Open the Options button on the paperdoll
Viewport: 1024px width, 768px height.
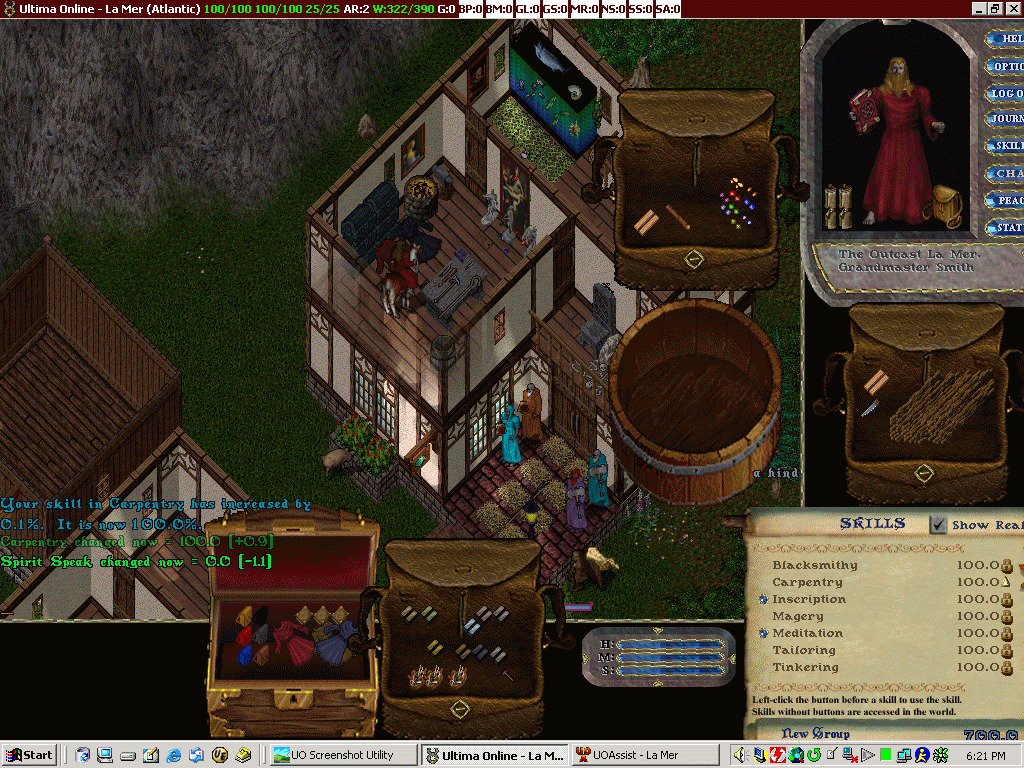coord(1006,67)
